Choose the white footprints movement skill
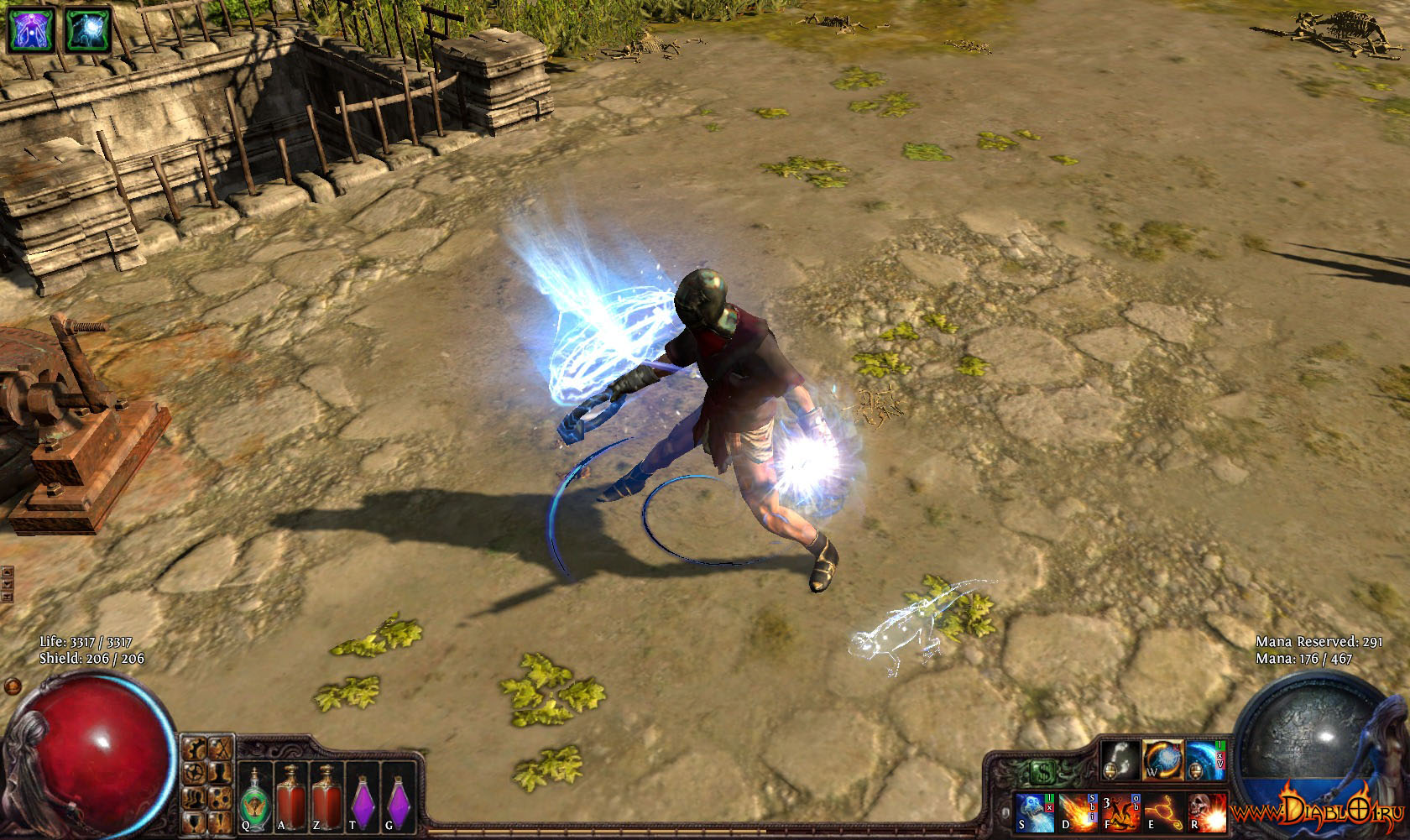The image size is (1410, 840). 1120,761
